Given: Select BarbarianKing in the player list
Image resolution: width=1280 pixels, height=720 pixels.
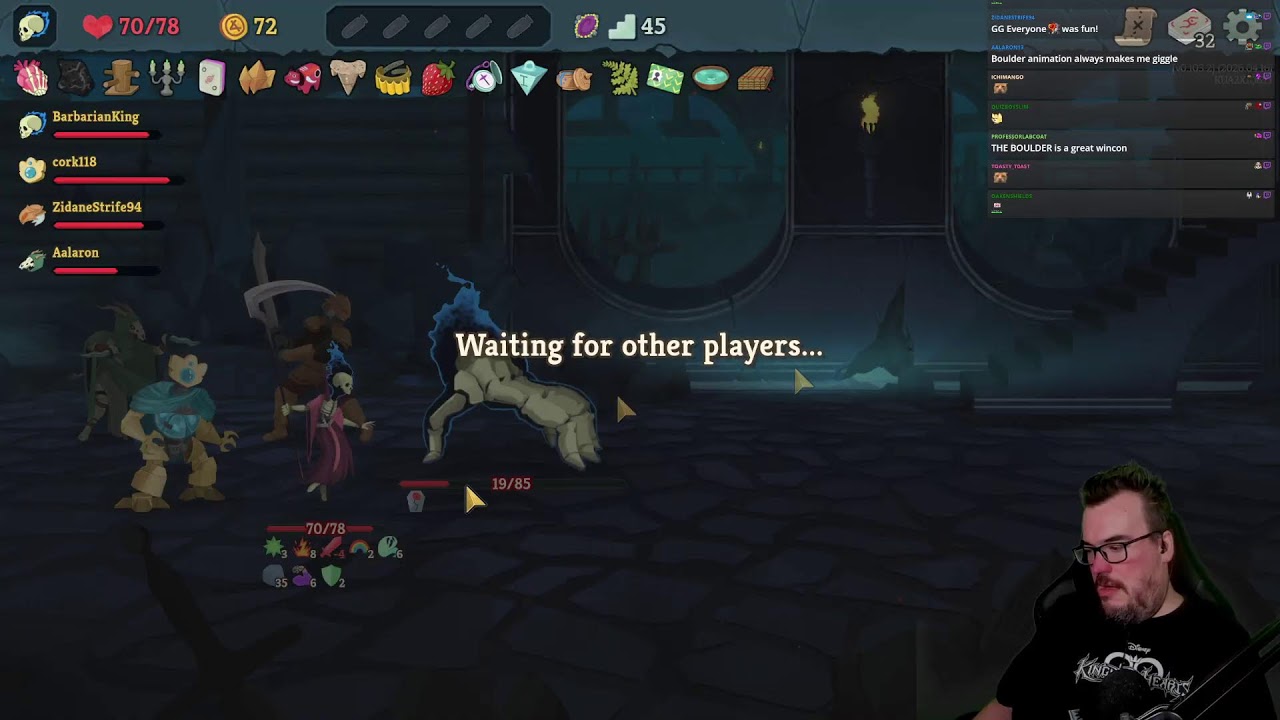Looking at the screenshot, I should pyautogui.click(x=95, y=118).
